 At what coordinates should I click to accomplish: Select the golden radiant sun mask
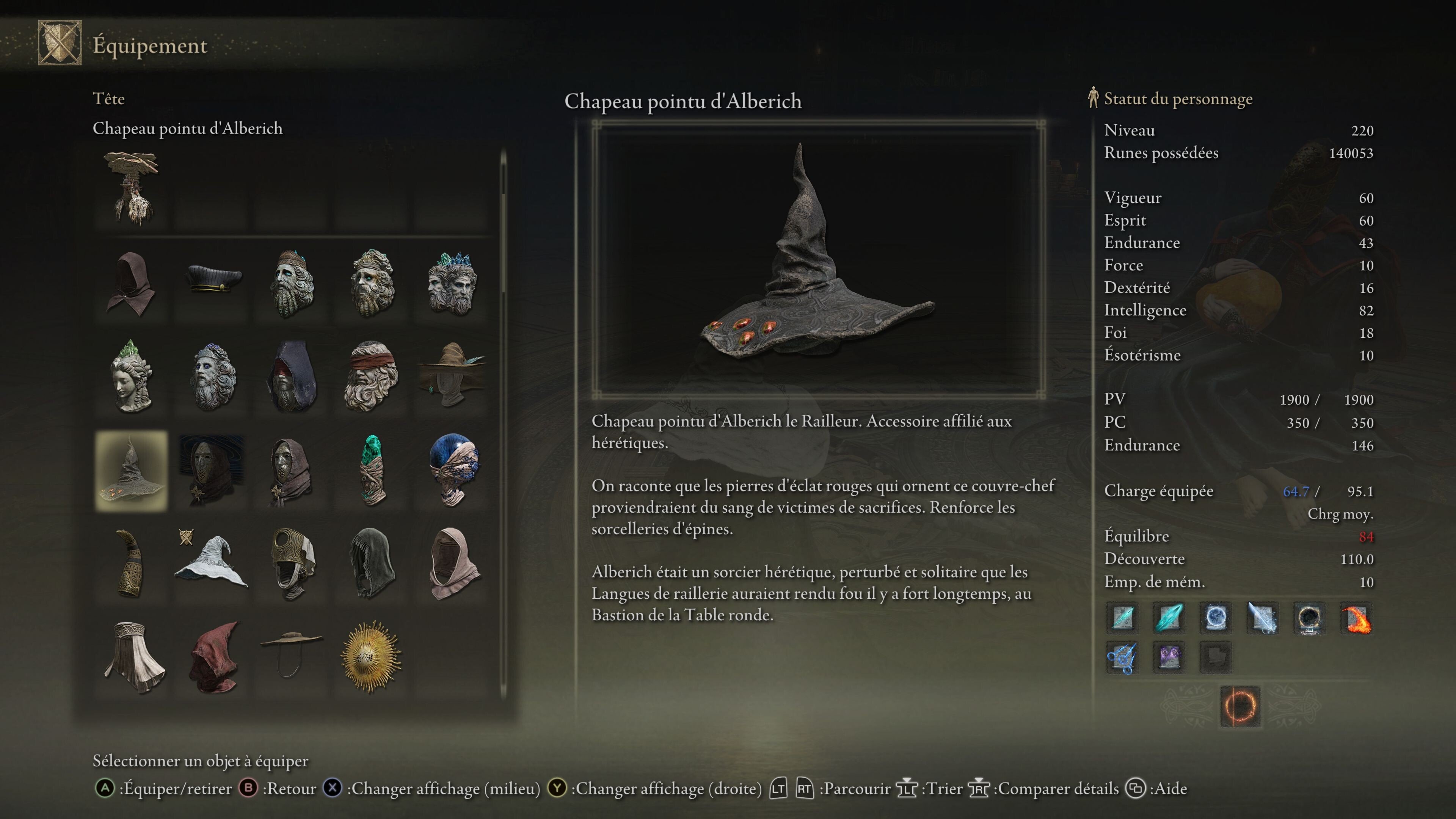[x=371, y=656]
